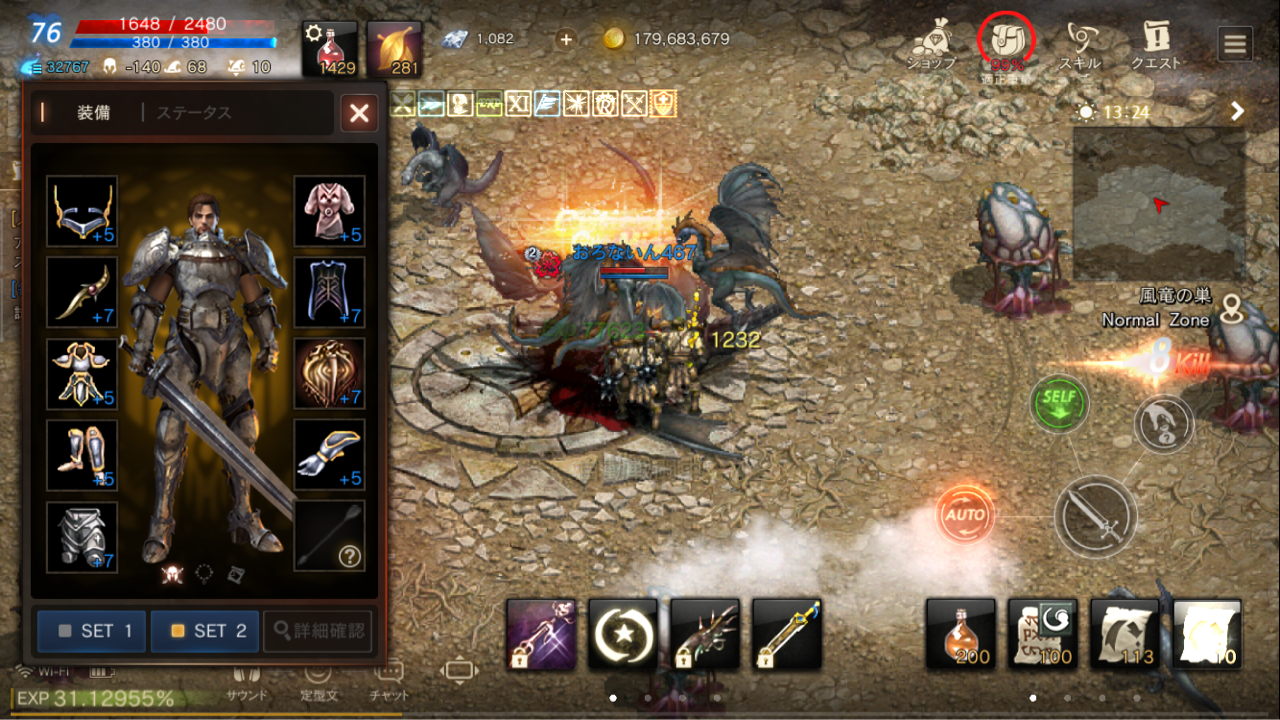Viewport: 1280px width, 720px height.
Task: Toggle the AUTO battle button
Action: click(966, 515)
